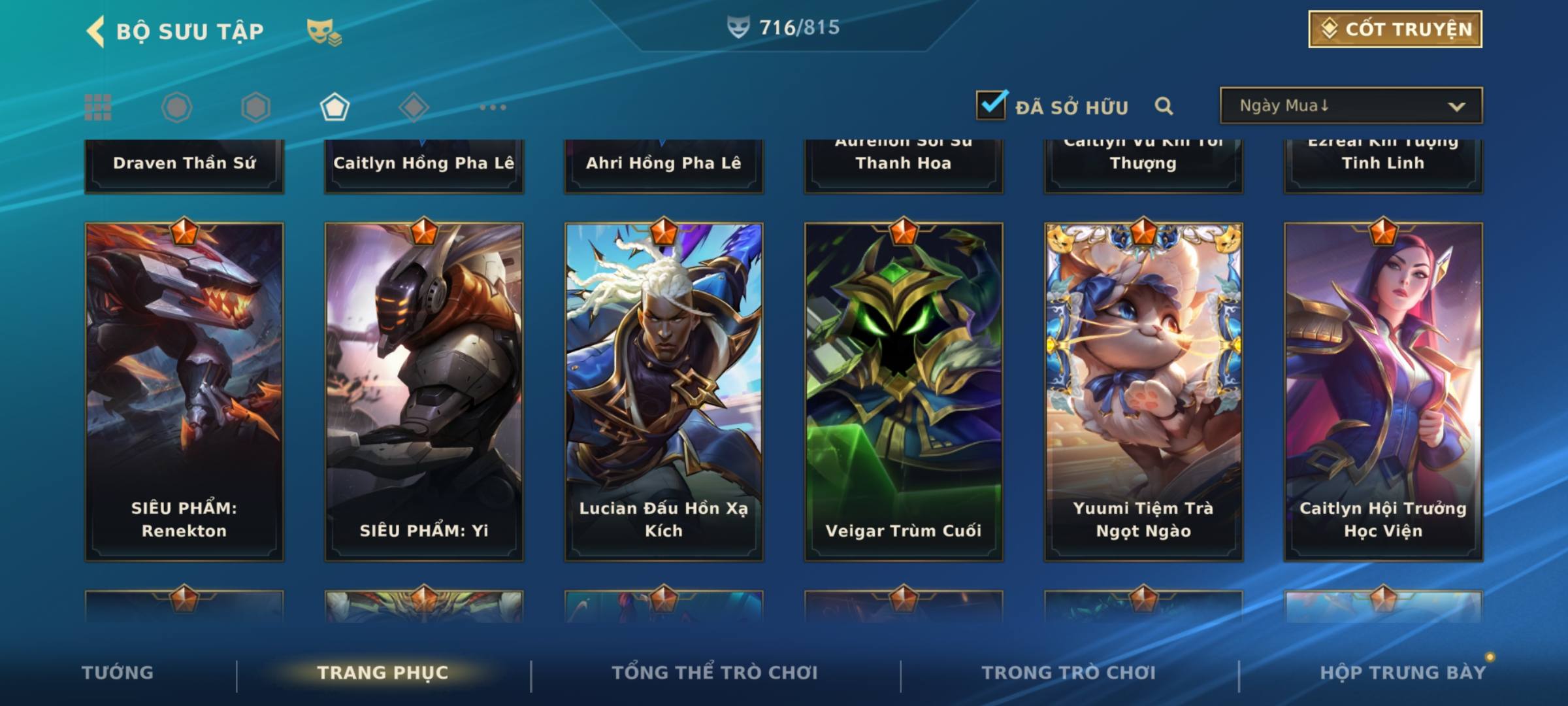The height and width of the screenshot is (706, 1568).
Task: Open the Trong Trò Chơi tab
Action: coord(1069,673)
